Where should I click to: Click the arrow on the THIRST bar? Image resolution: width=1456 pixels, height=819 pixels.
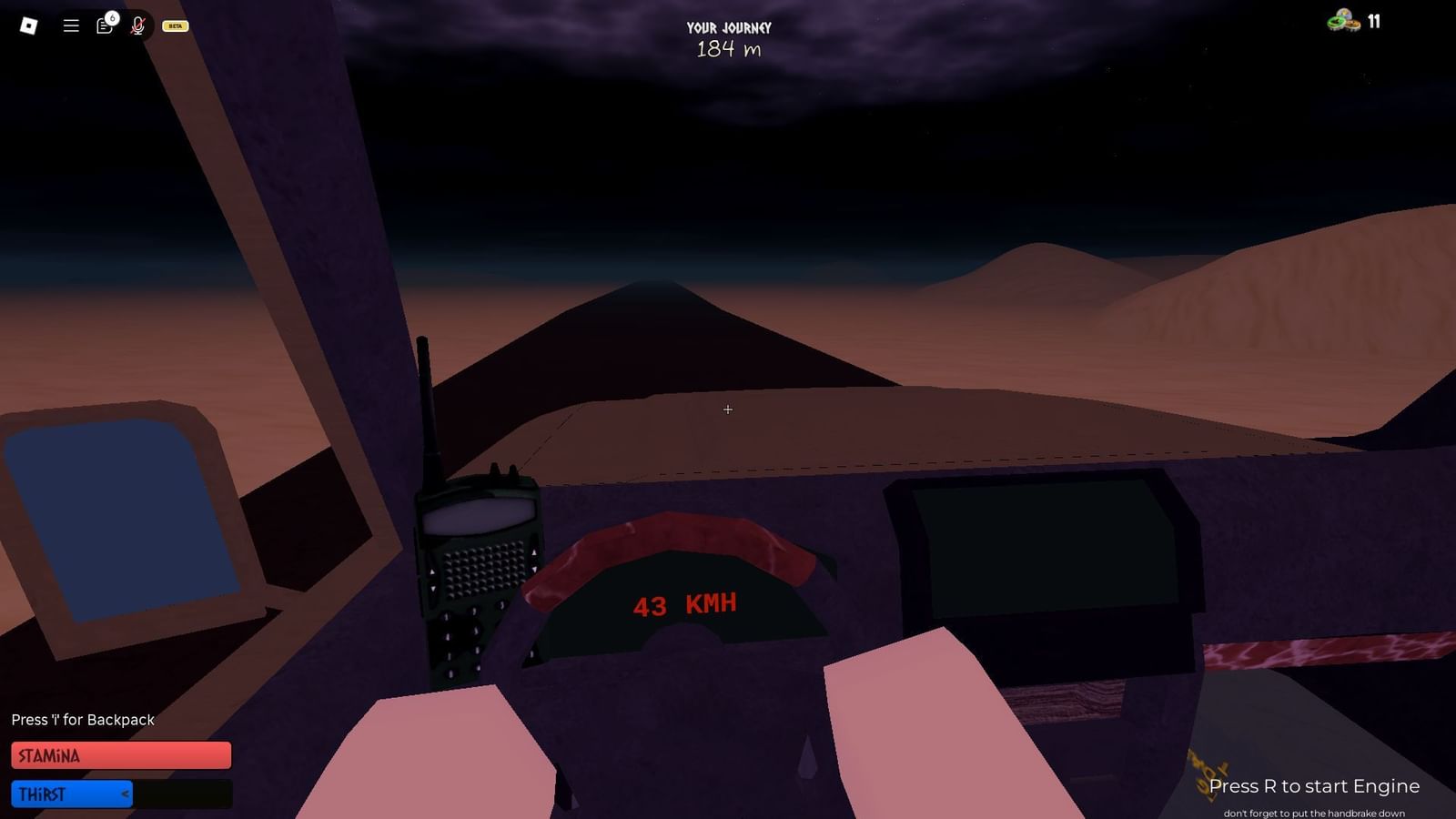125,793
